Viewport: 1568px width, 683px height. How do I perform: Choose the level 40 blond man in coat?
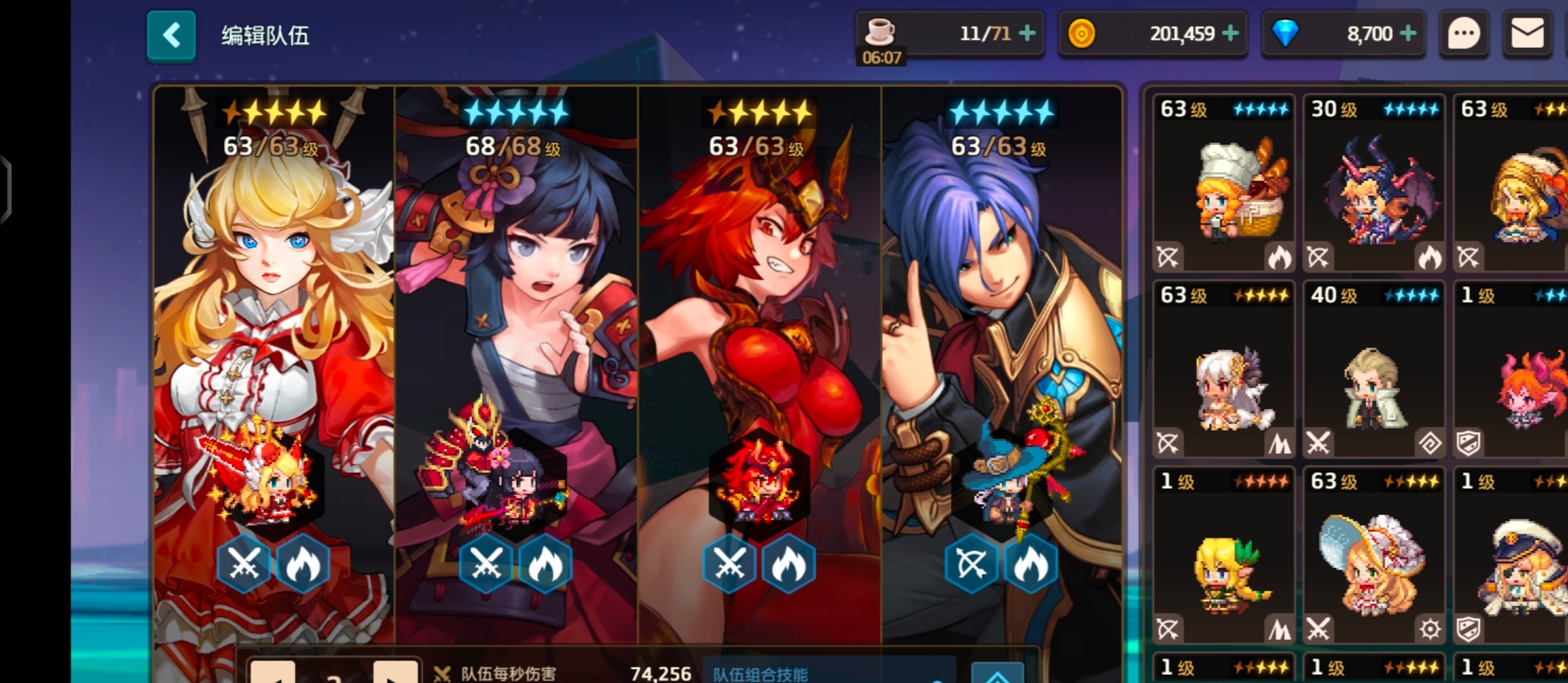tap(1374, 369)
